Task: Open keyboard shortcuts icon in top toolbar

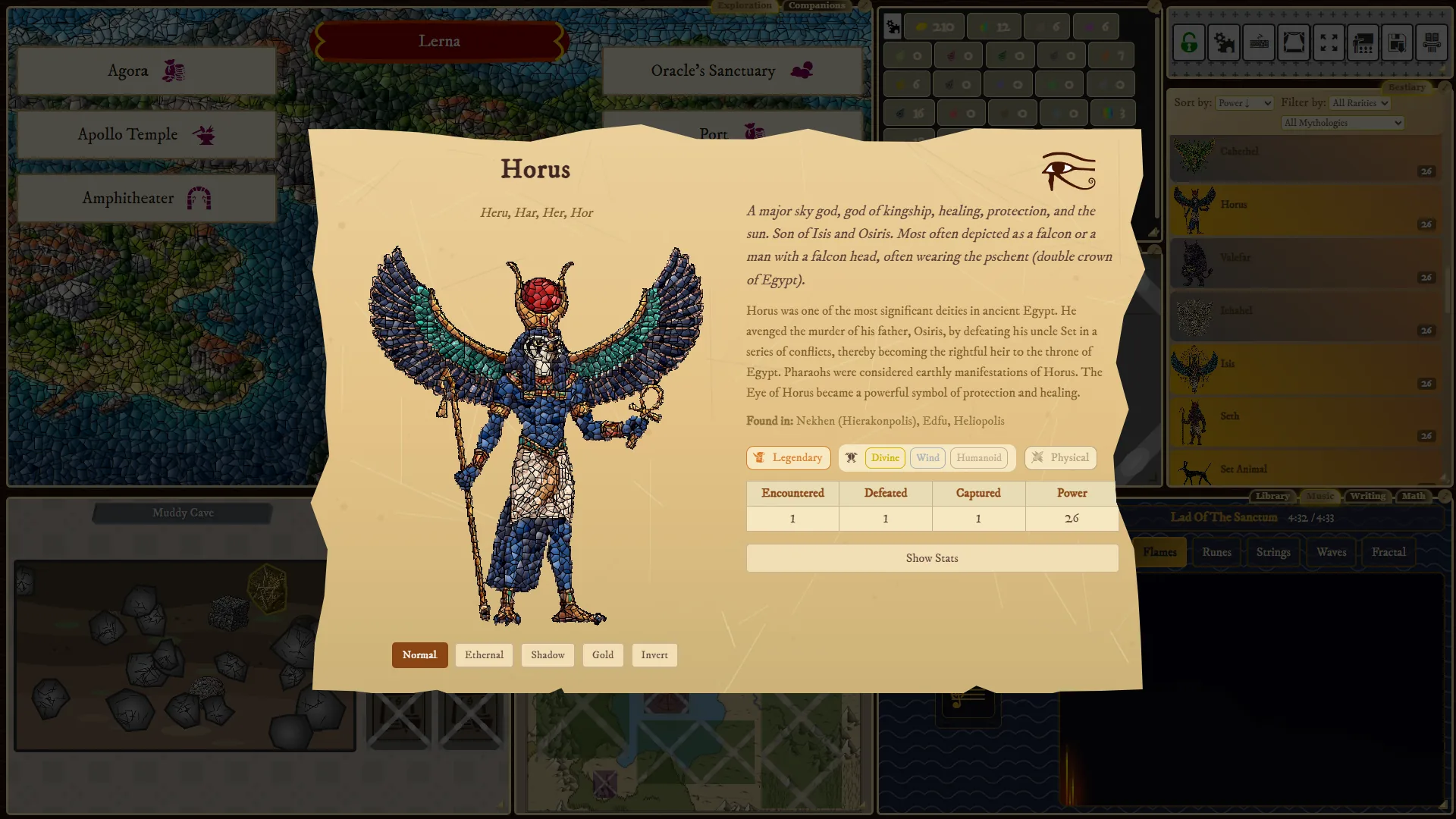Action: 1259,42
